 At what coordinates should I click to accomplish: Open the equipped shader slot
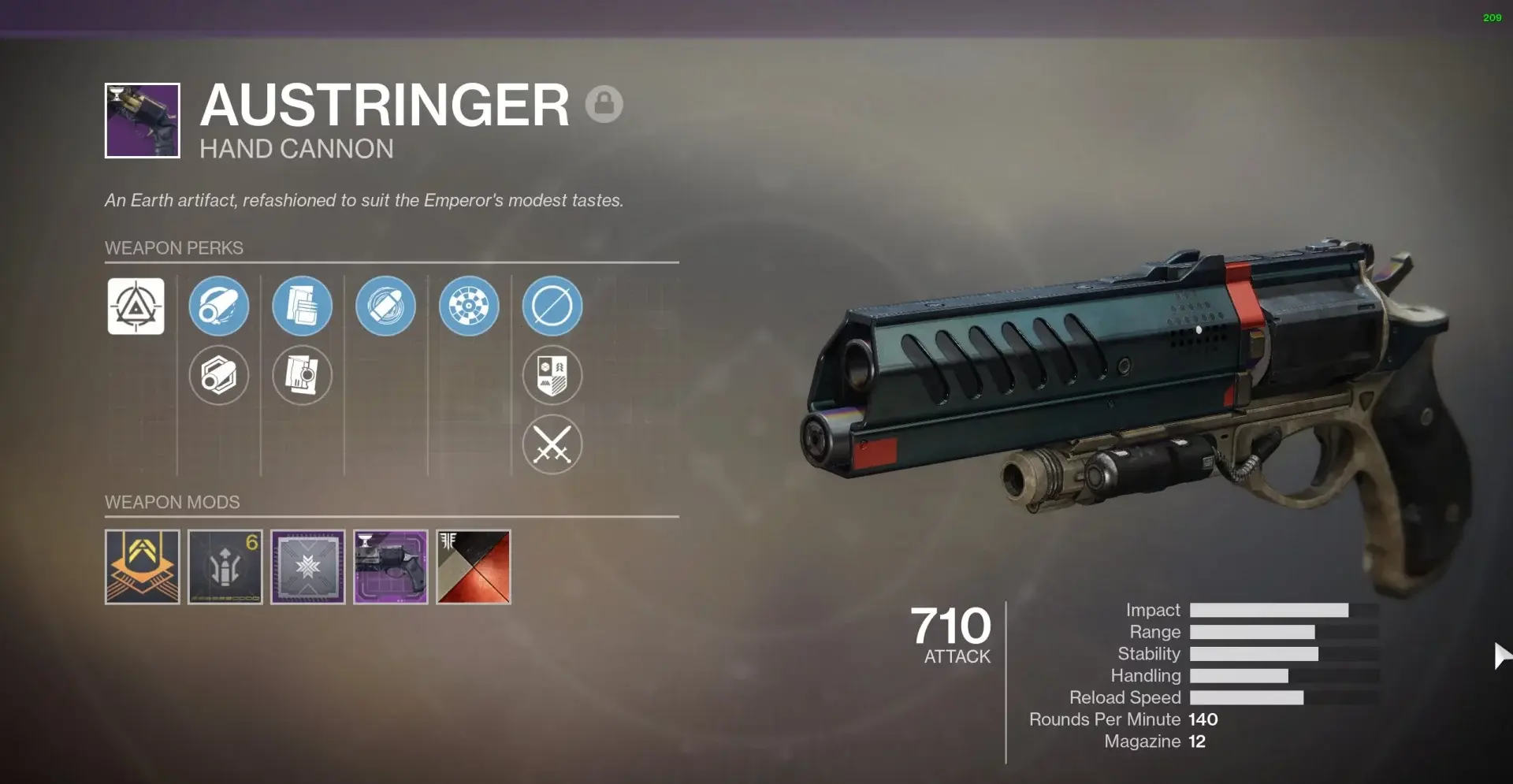click(x=473, y=567)
